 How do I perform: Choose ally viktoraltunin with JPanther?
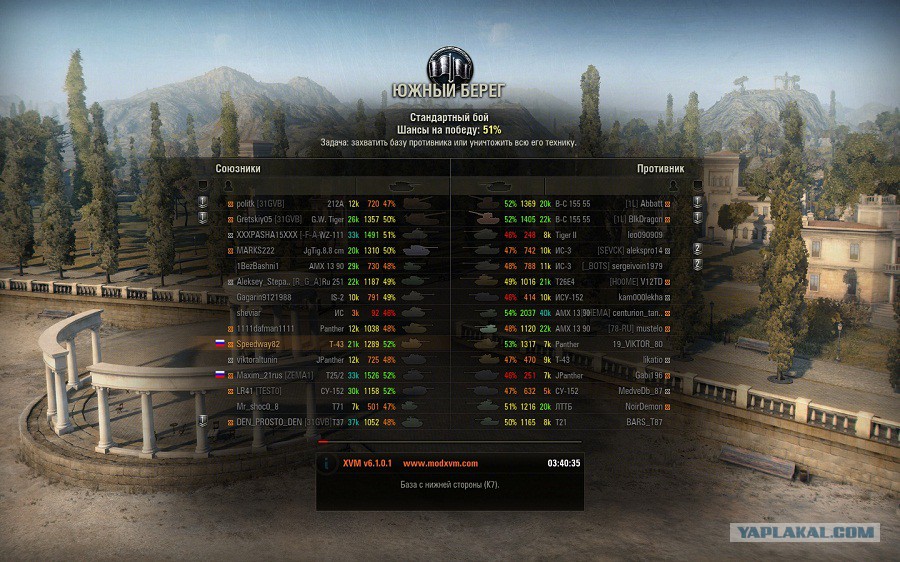[x=263, y=359]
